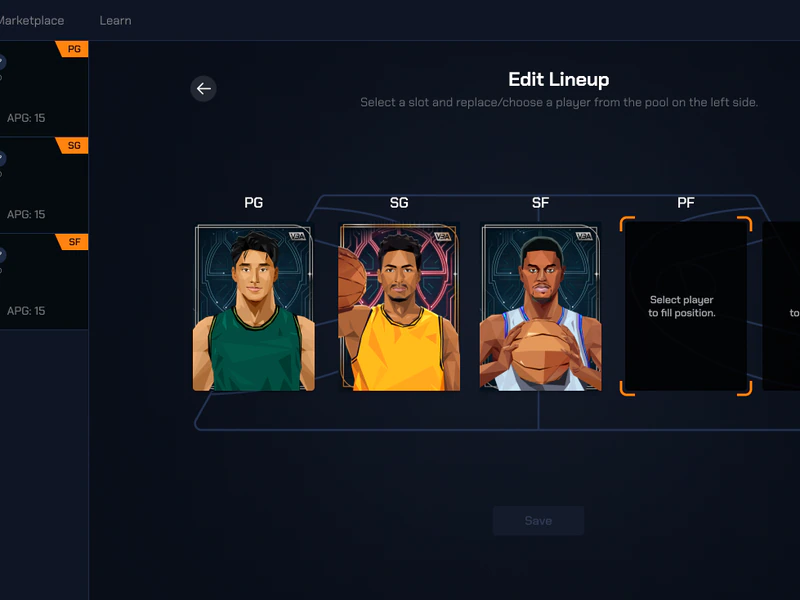Open the Marketplace menu
This screenshot has width=800, height=600.
click(x=32, y=20)
